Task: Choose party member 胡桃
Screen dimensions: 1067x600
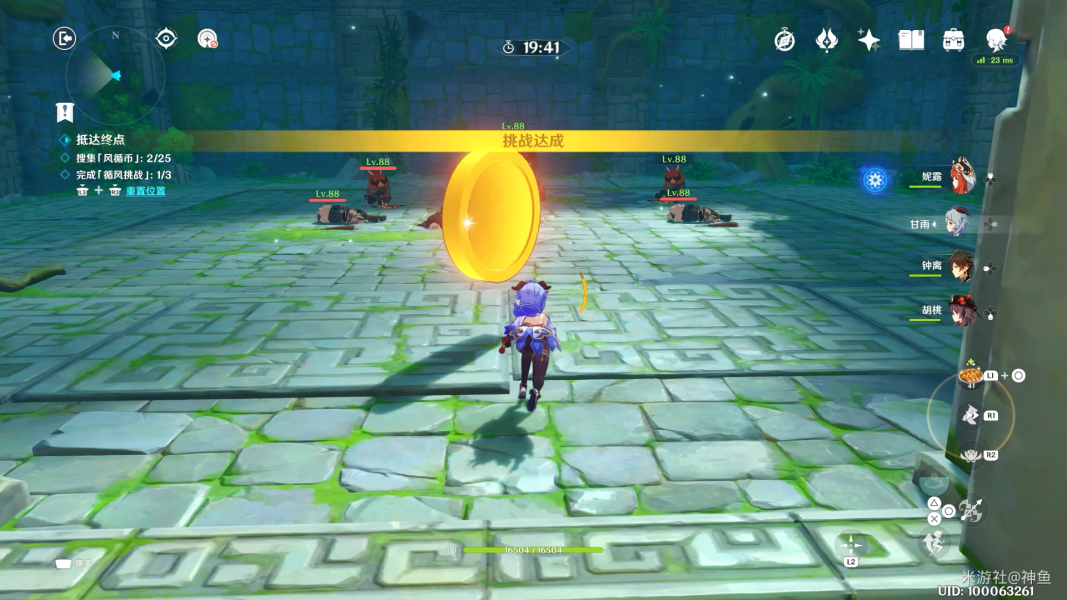Action: point(961,309)
